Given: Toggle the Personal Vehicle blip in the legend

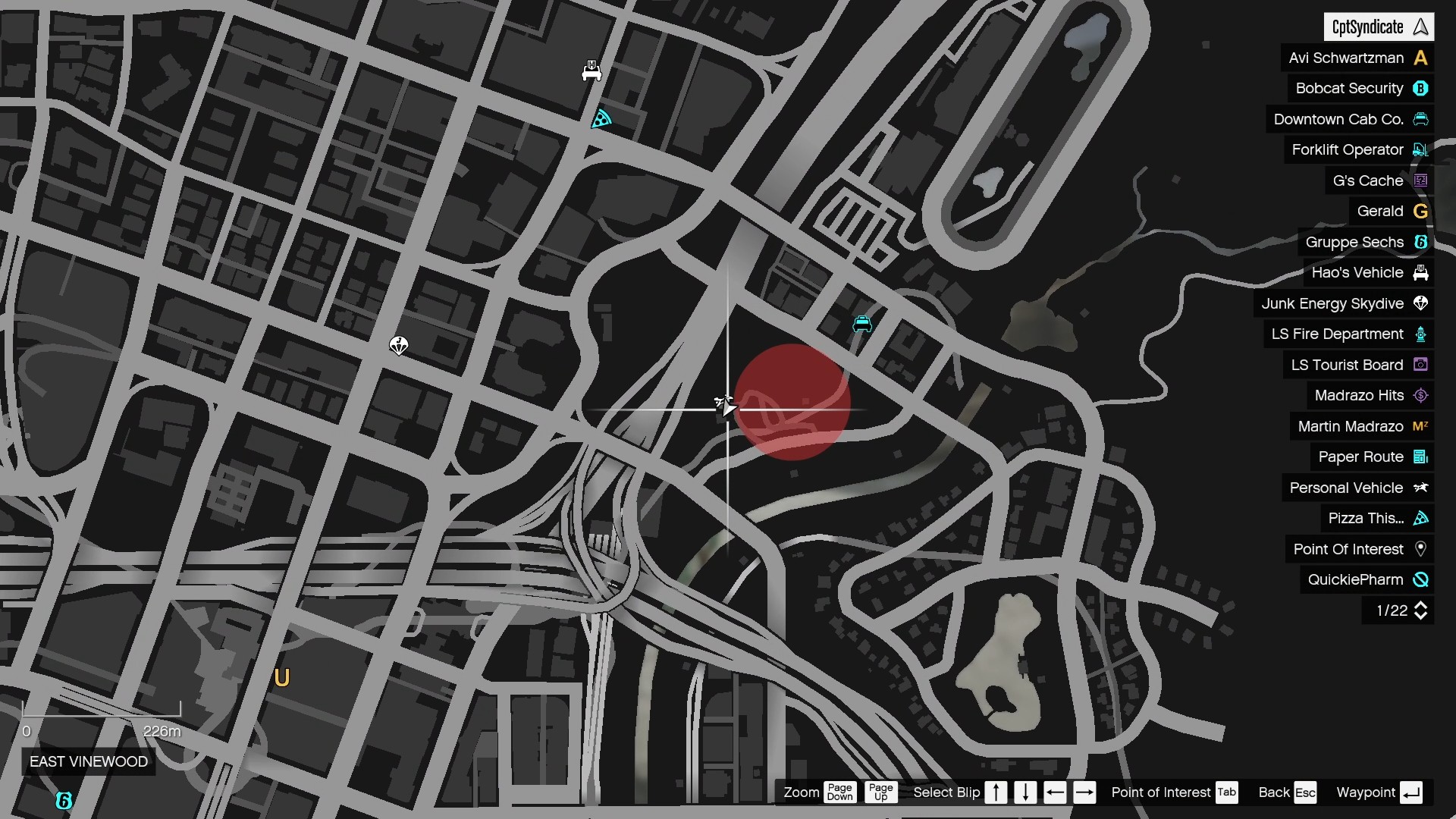Looking at the screenshot, I should tap(1421, 488).
